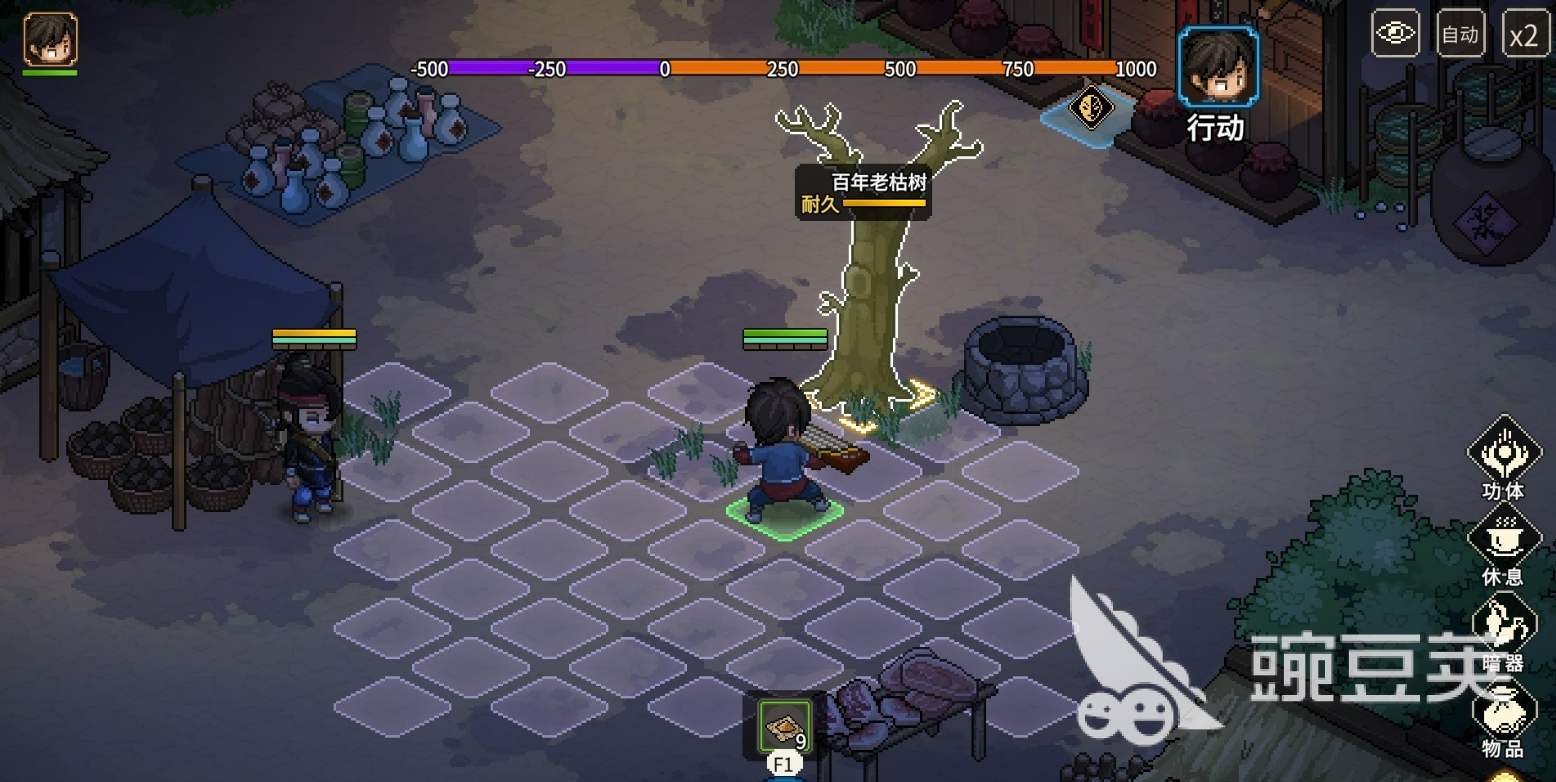Toggle the eye view button
The image size is (1556, 782).
click(1396, 35)
